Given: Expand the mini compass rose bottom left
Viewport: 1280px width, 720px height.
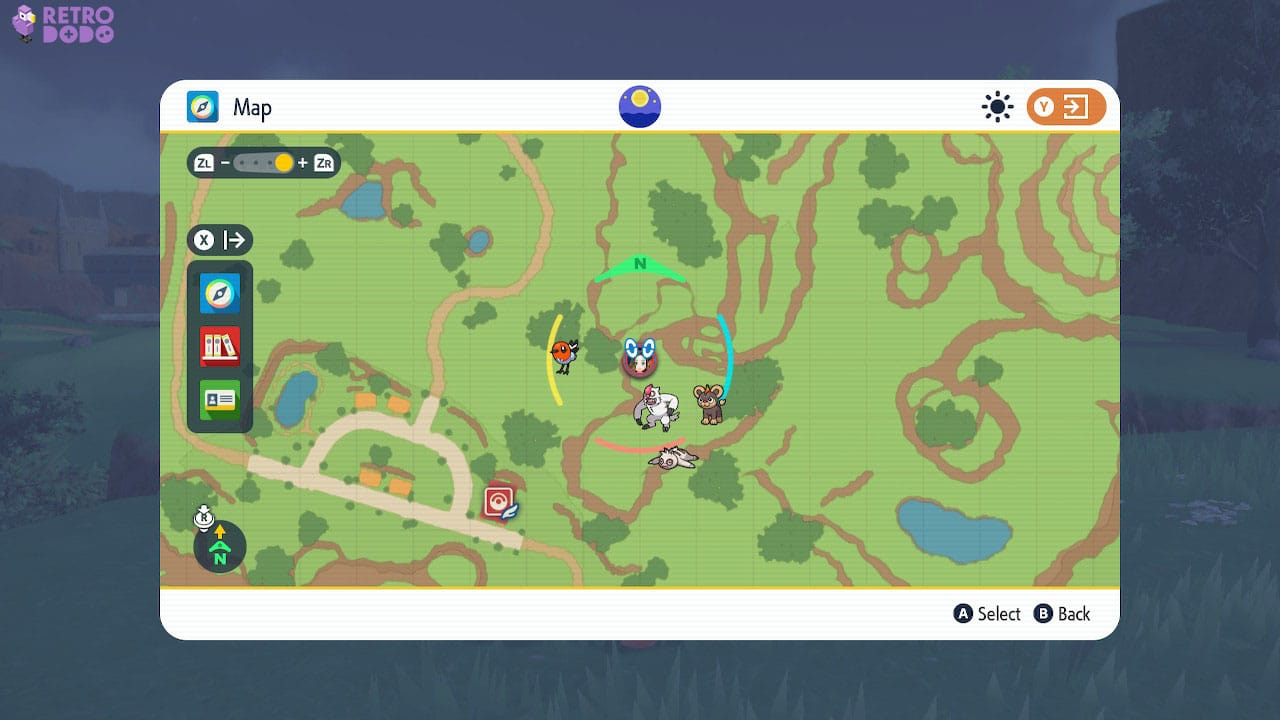Looking at the screenshot, I should 218,548.
